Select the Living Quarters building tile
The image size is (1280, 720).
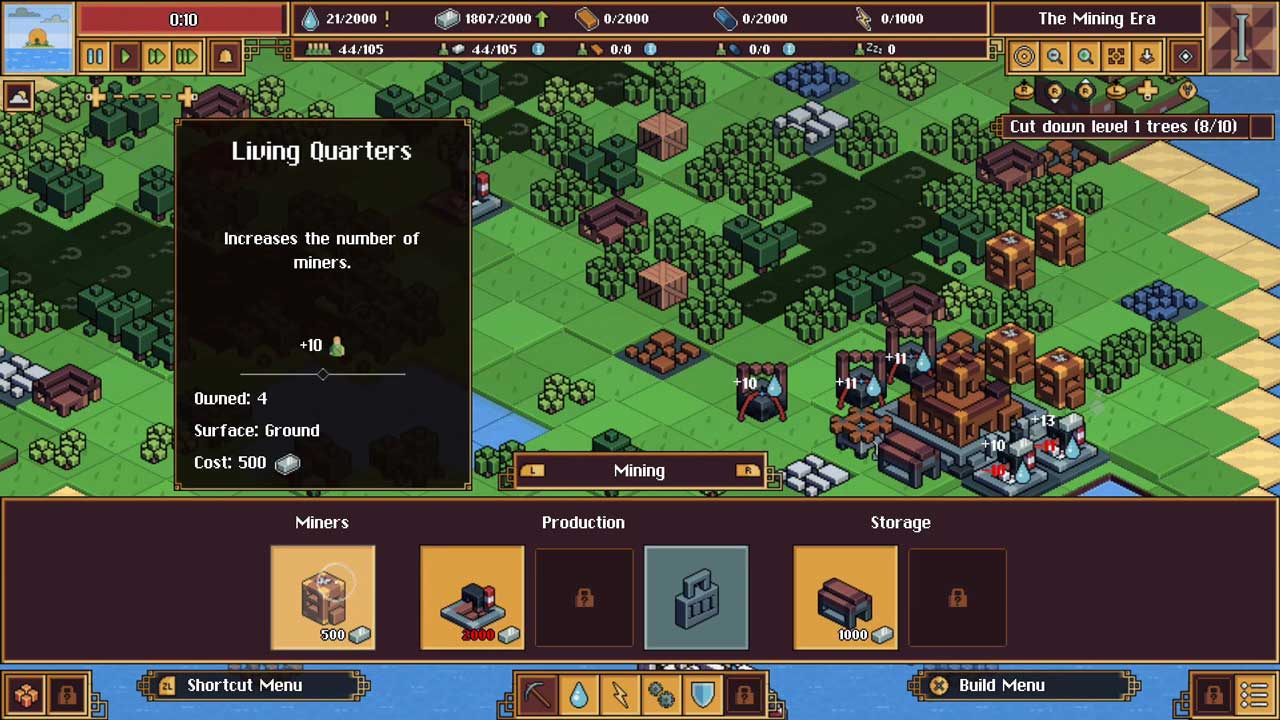click(323, 597)
